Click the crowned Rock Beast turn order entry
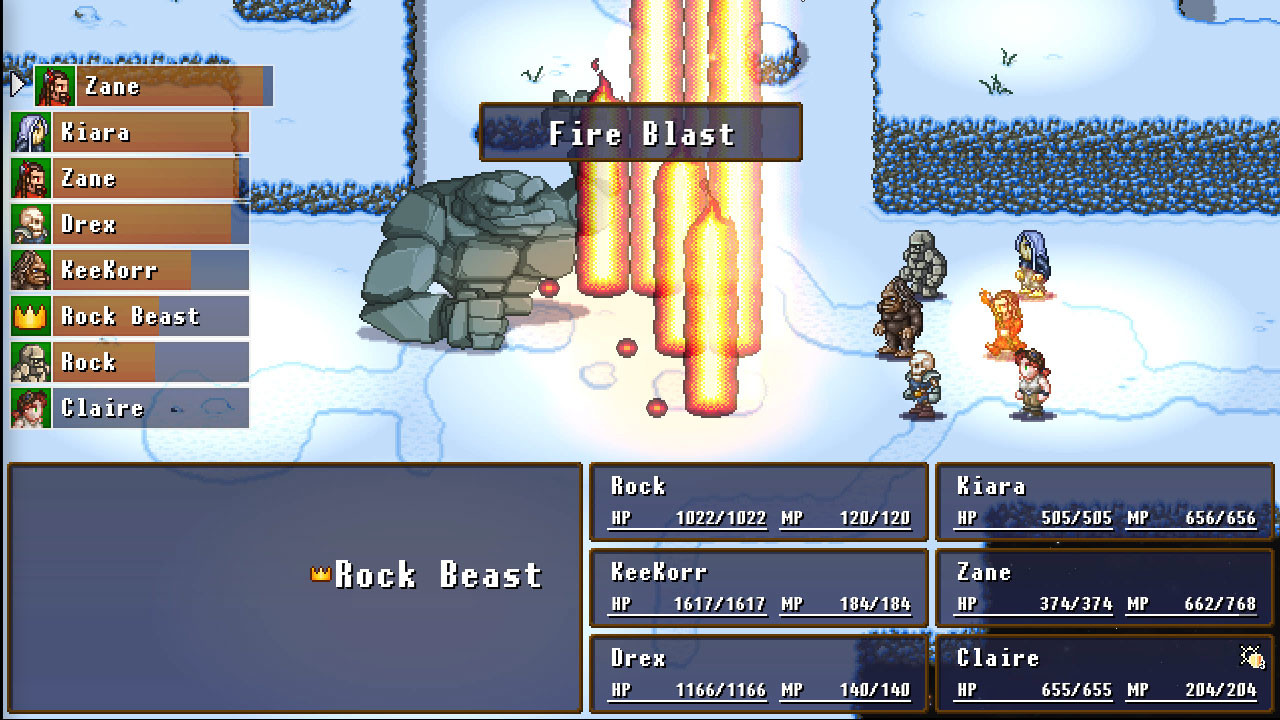Screen dimensions: 1280x720 click(130, 317)
